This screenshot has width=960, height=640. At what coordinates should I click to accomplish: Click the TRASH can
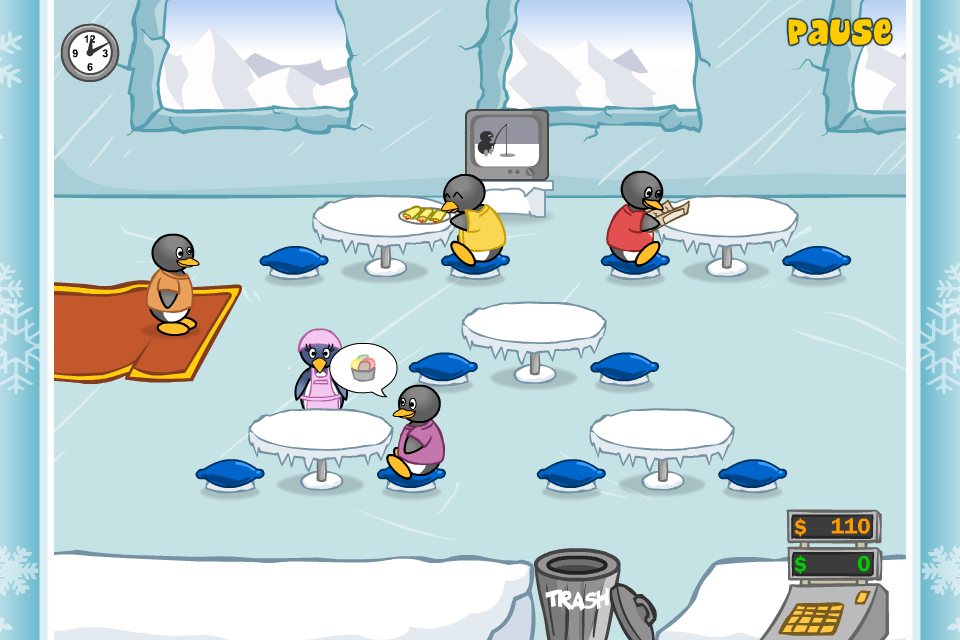(577, 595)
